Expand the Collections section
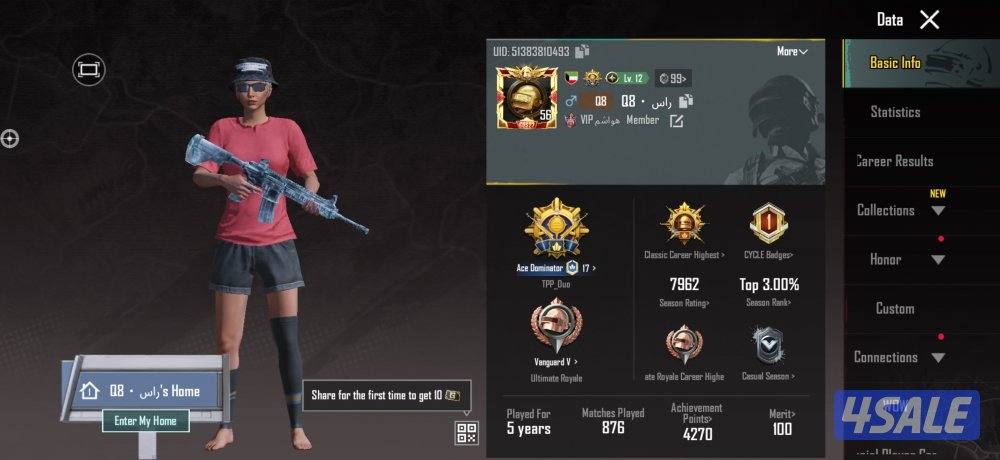 click(x=938, y=210)
